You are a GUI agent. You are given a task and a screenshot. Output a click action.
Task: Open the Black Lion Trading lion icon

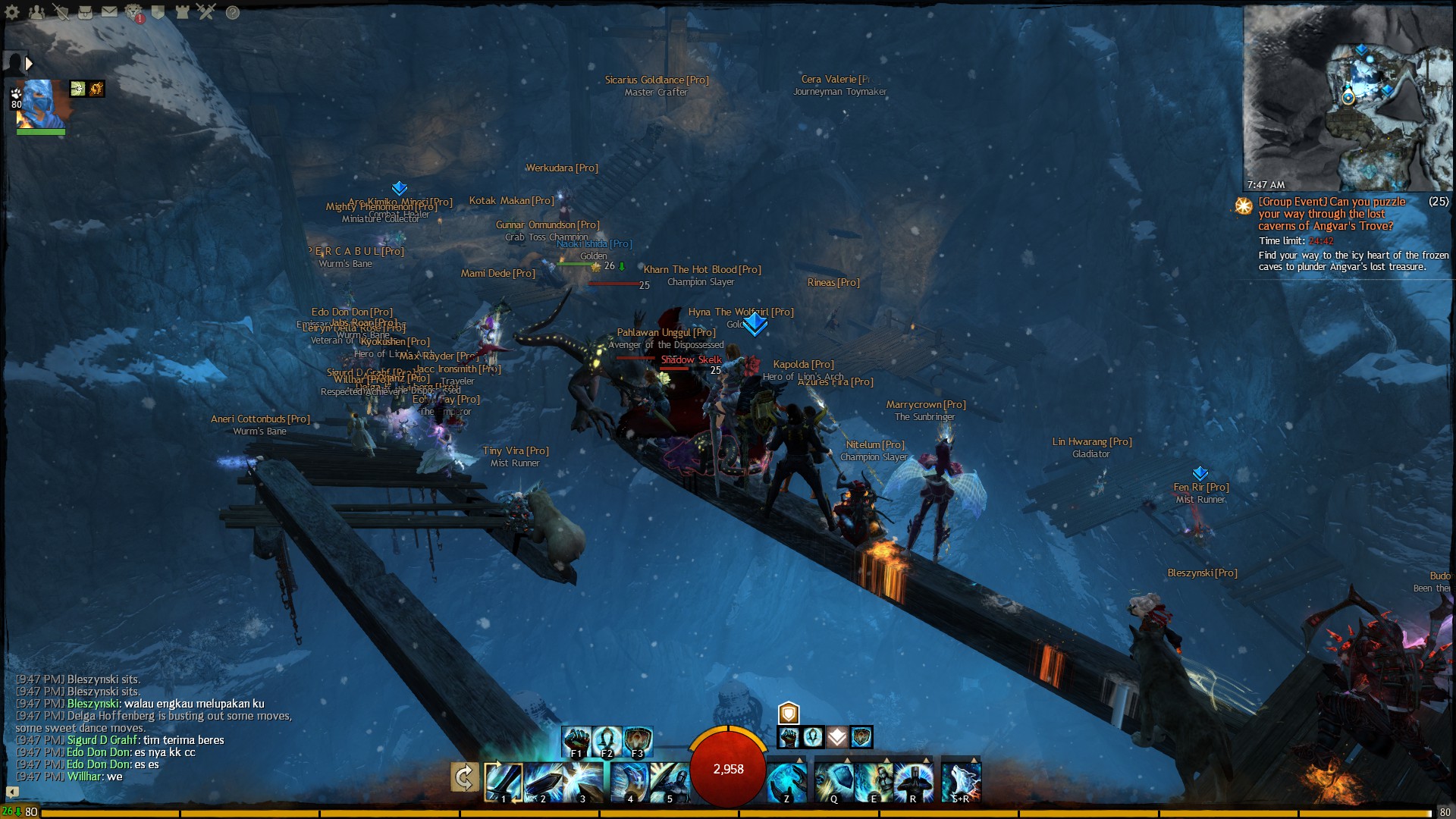point(133,11)
